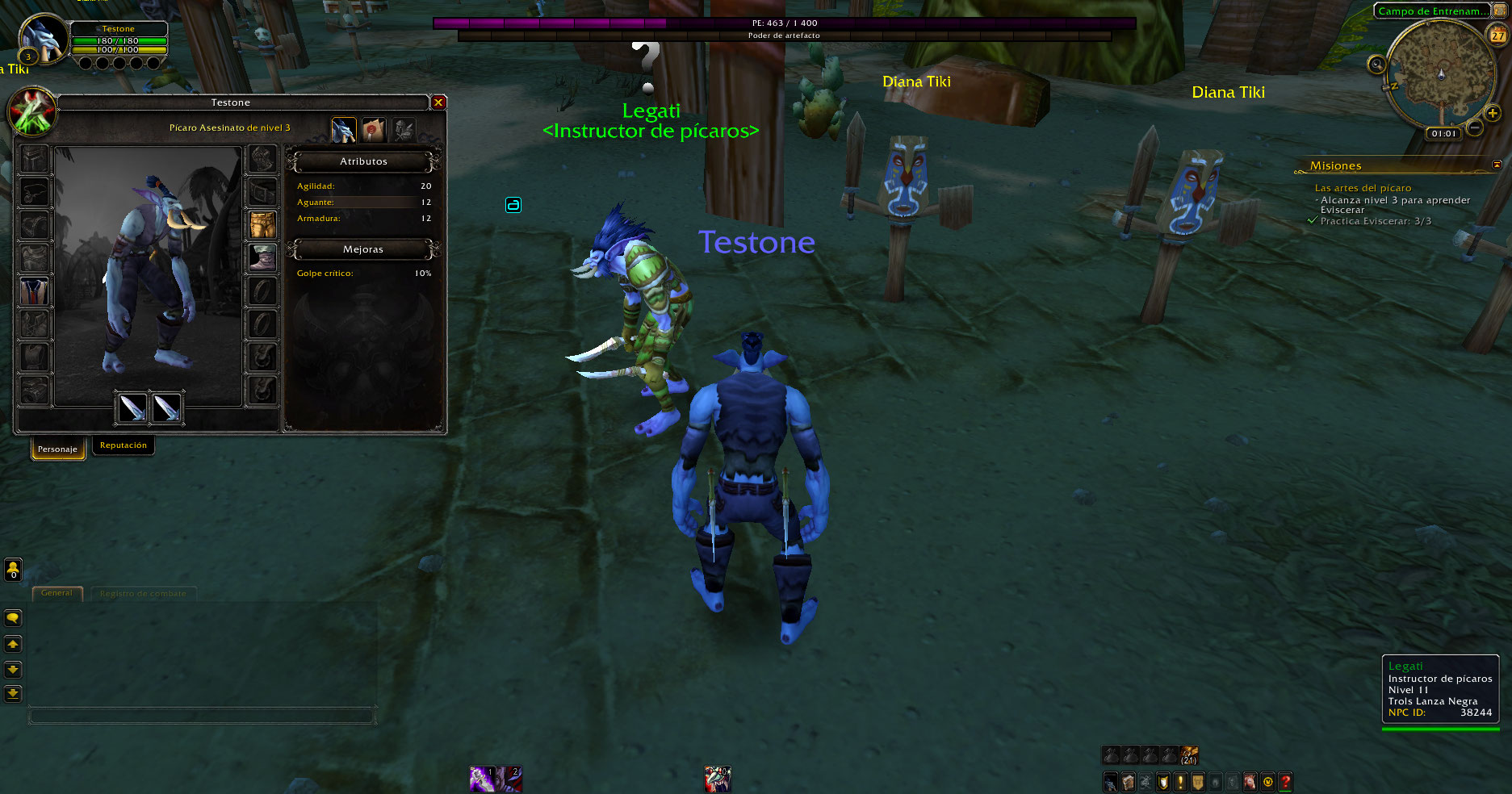The width and height of the screenshot is (1512, 794).
Task: Select the Personaje tab
Action: [57, 449]
